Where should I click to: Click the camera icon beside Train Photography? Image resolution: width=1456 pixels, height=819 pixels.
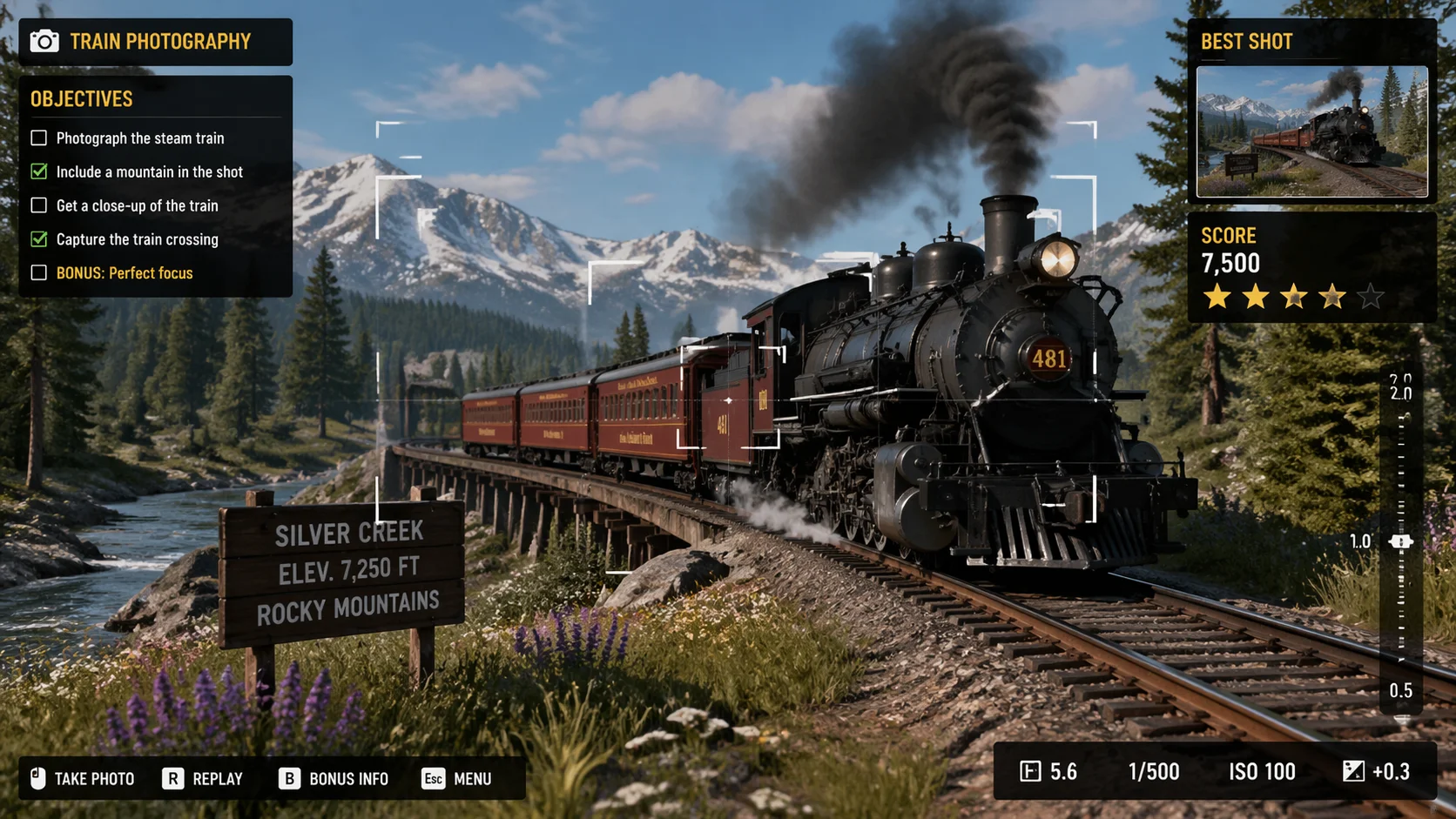coord(44,41)
